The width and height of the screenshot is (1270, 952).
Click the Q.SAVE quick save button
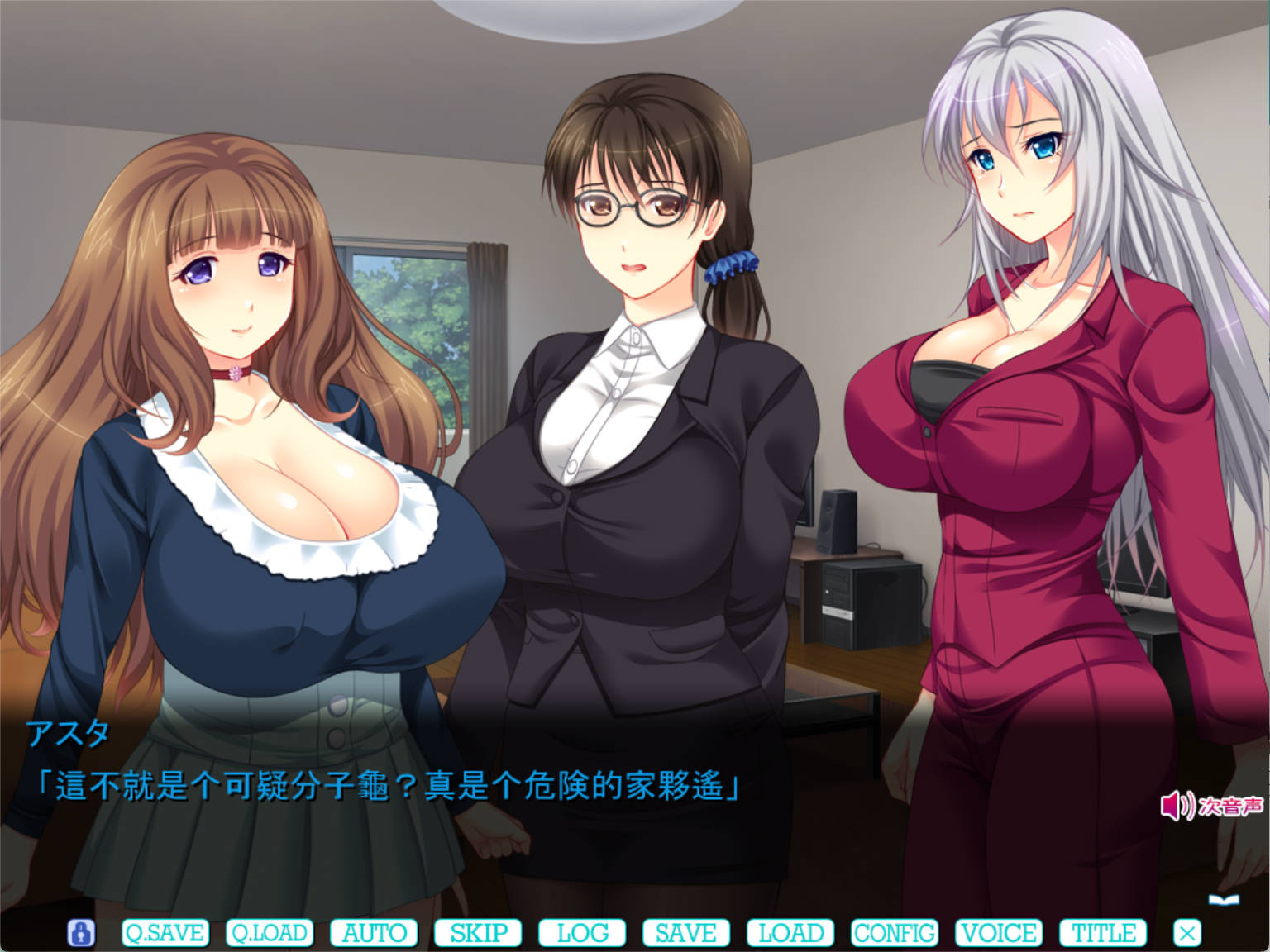165,933
